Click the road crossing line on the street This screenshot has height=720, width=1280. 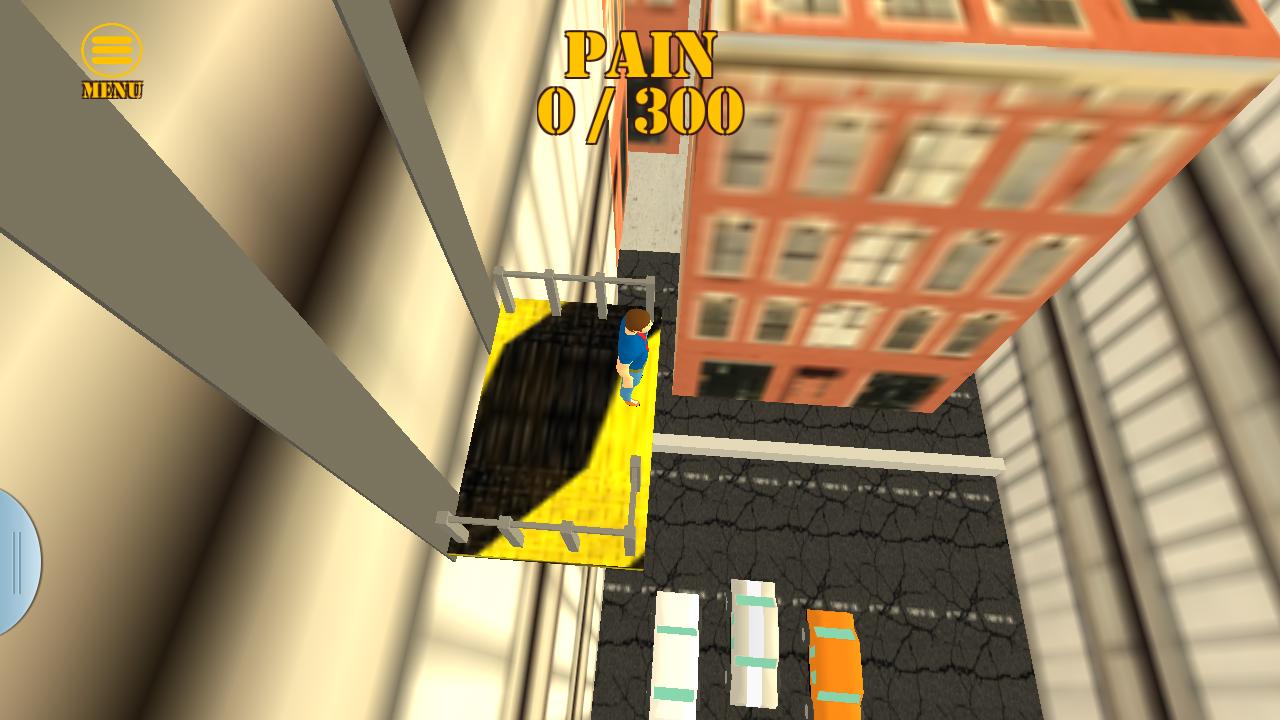(x=830, y=450)
